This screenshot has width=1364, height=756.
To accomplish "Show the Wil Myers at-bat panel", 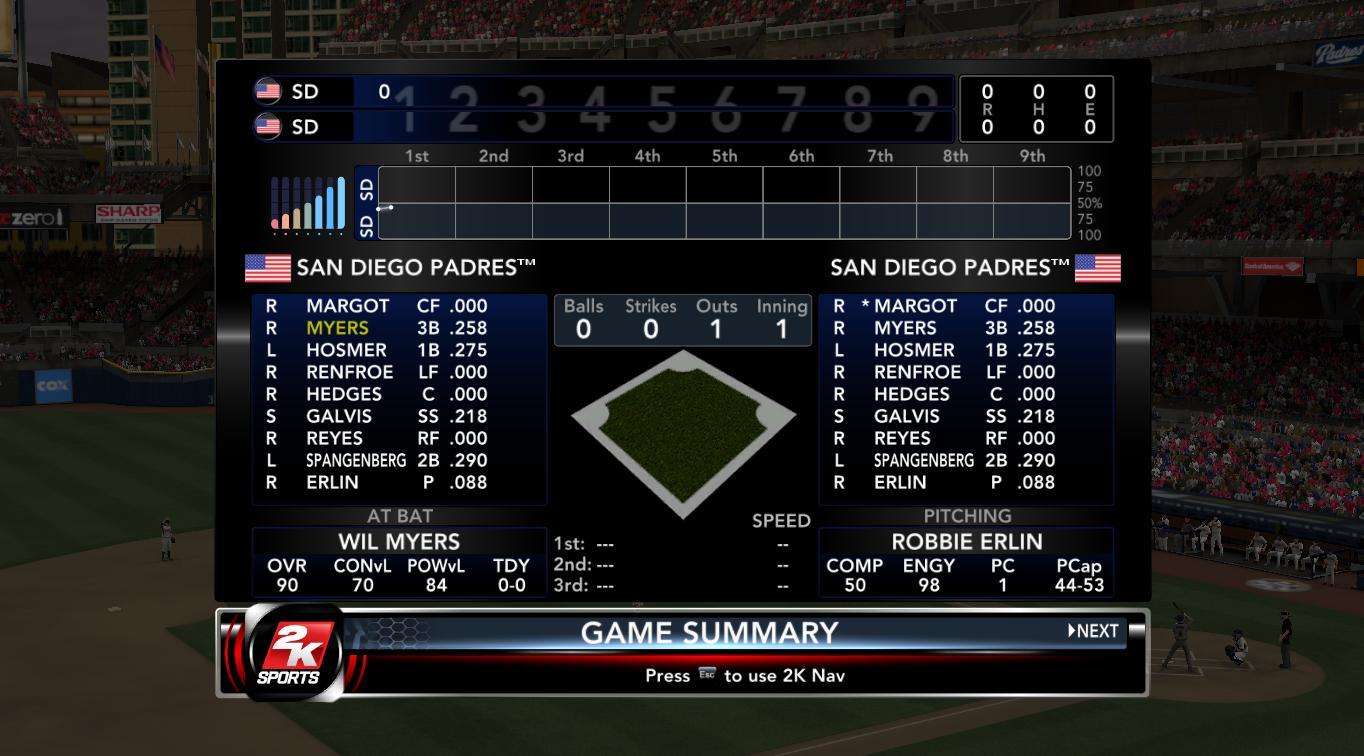I will click(x=399, y=562).
